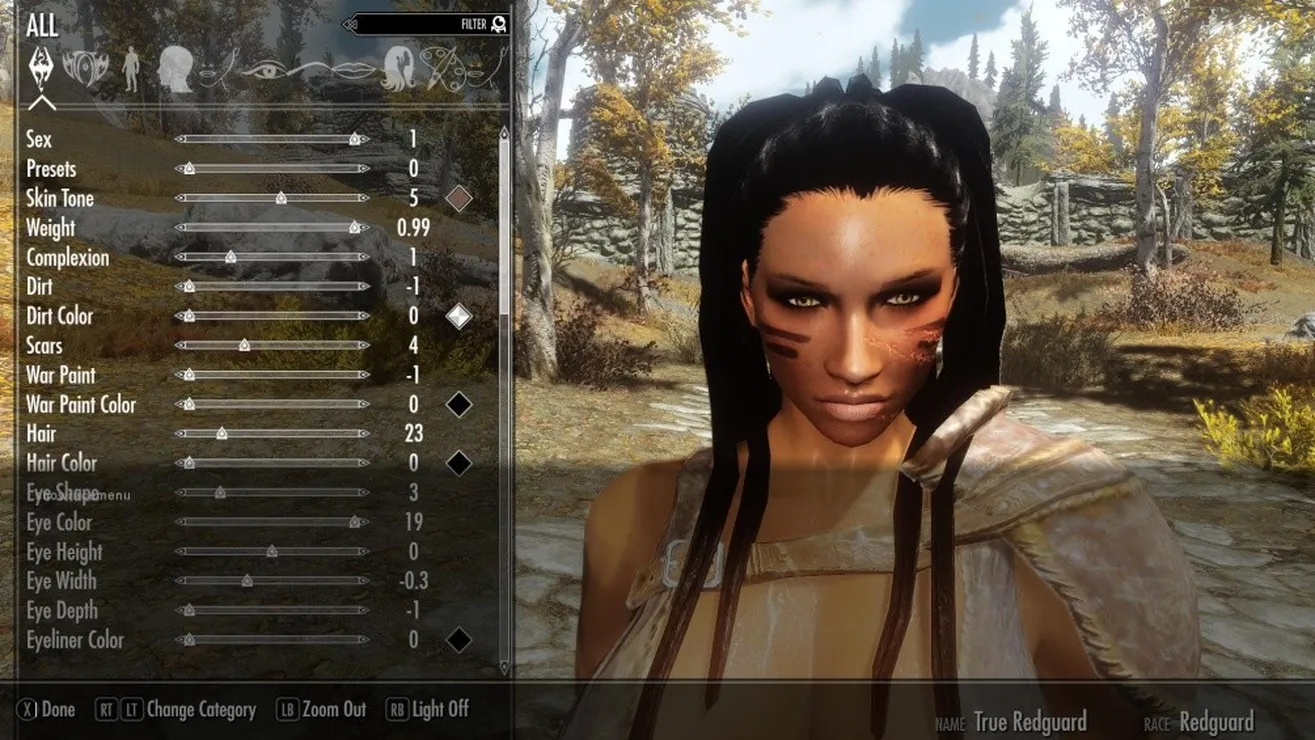Click the Filter search field
Image resolution: width=1315 pixels, height=740 pixels.
(425, 24)
